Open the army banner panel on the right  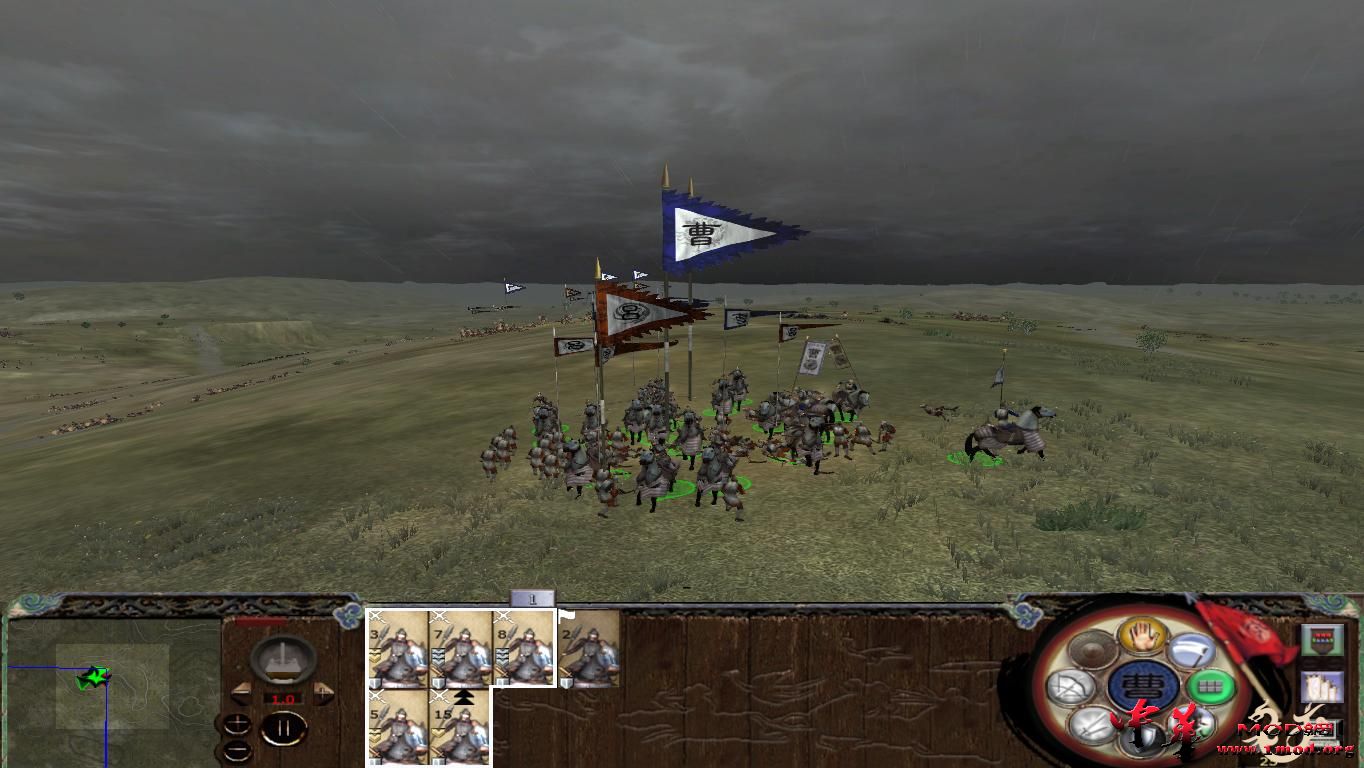pos(1322,640)
